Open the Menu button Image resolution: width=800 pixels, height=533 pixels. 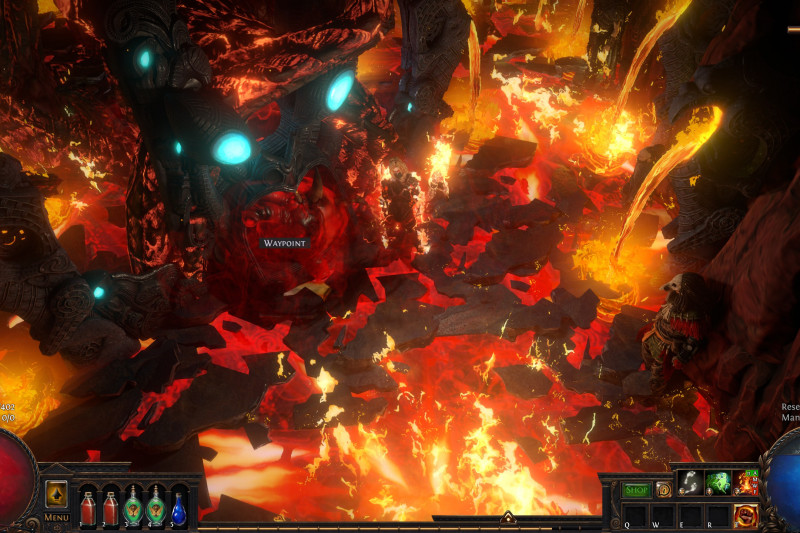57,518
